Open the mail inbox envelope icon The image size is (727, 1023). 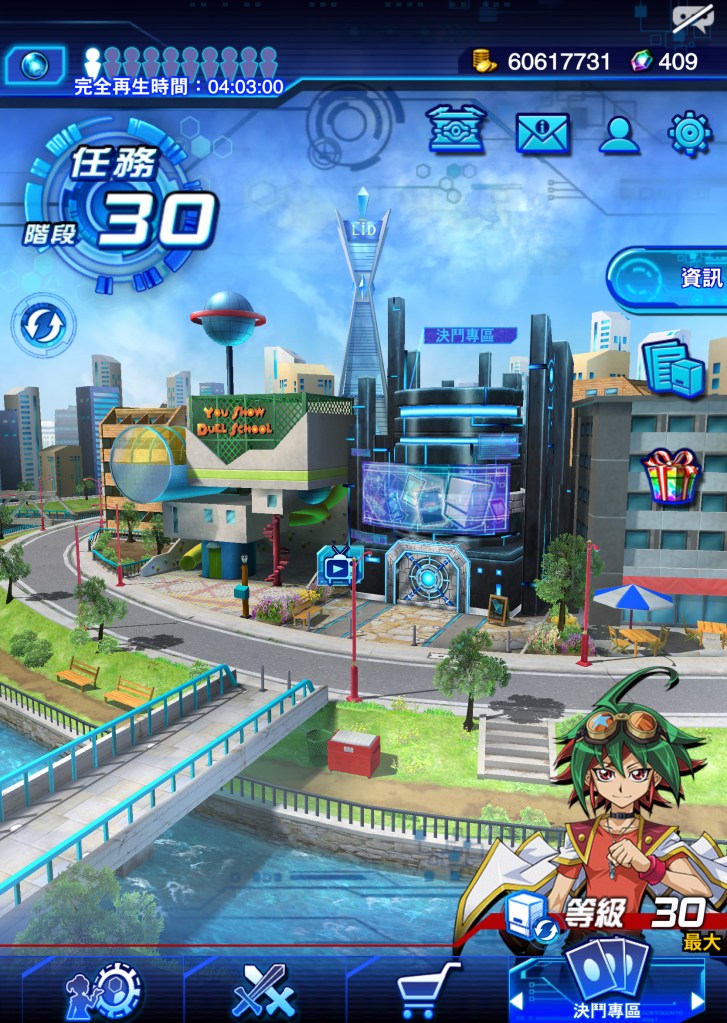tap(542, 133)
